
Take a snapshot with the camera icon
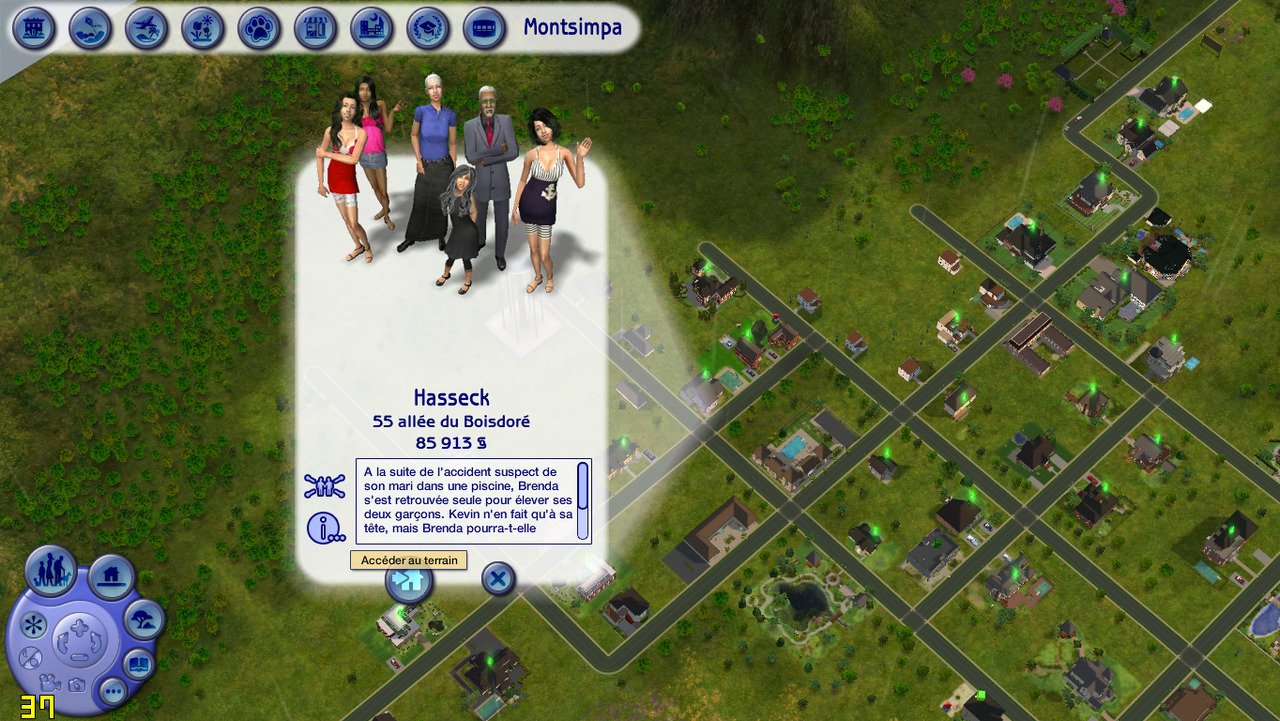tap(76, 685)
